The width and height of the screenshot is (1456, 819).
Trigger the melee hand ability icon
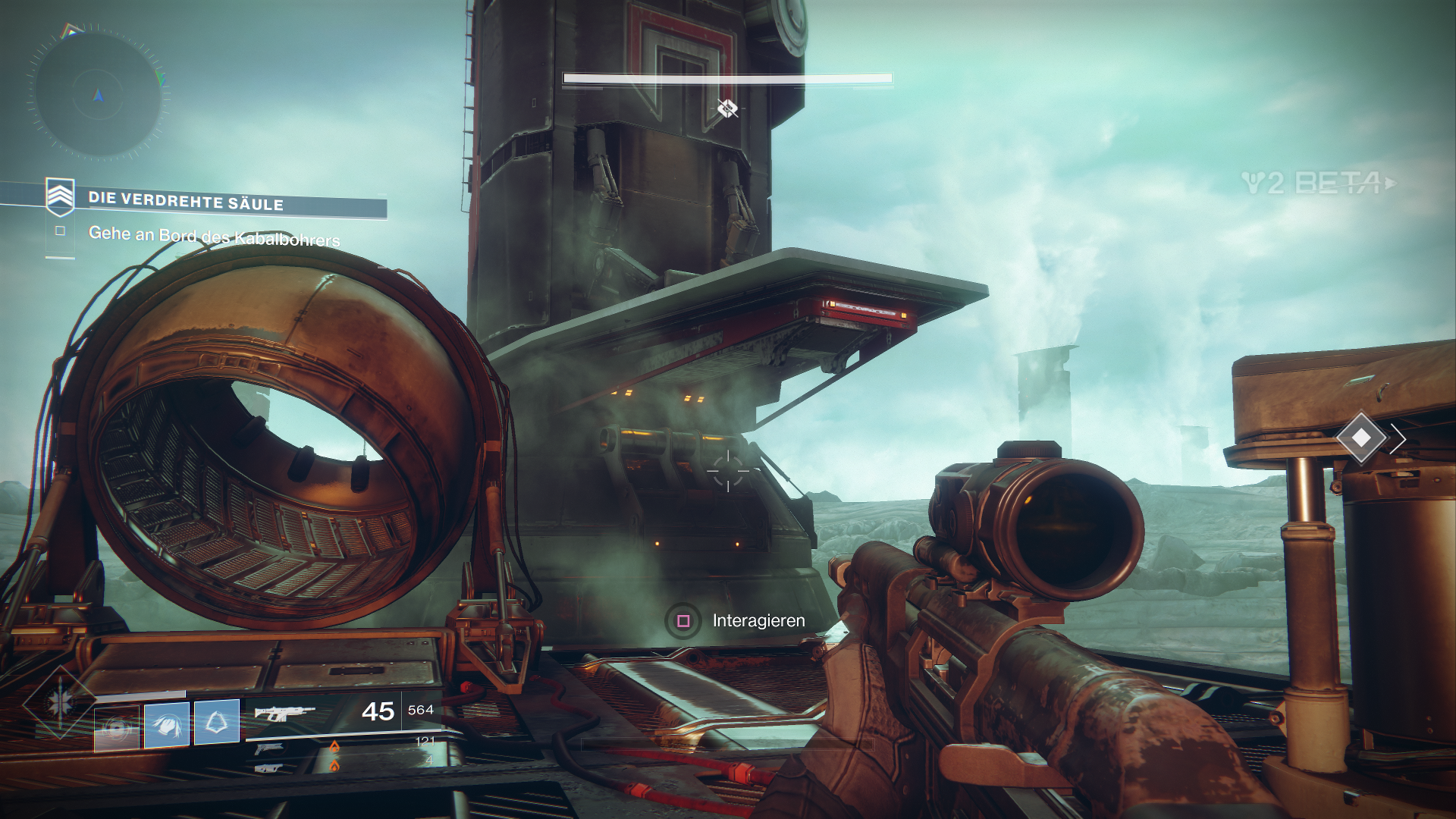click(x=167, y=724)
